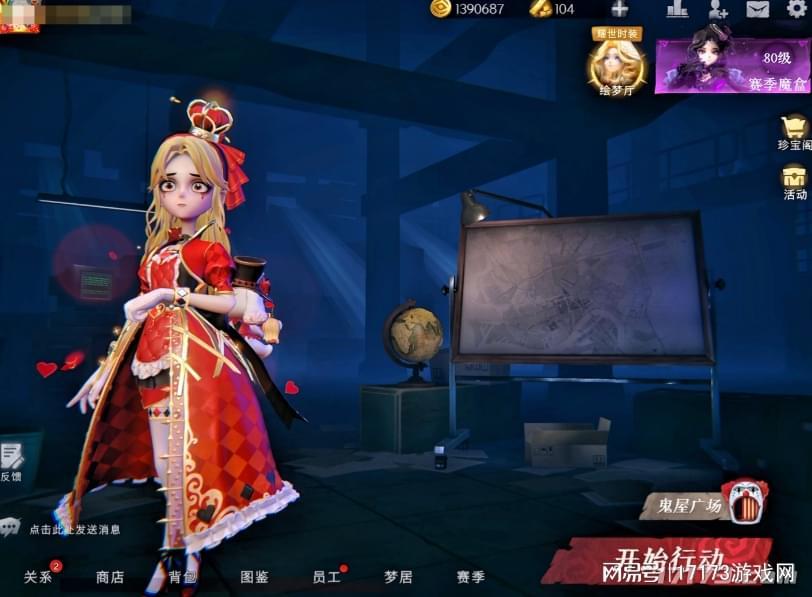Open the 赛季 season menu
Viewport: 812px width, 597px height.
470,577
